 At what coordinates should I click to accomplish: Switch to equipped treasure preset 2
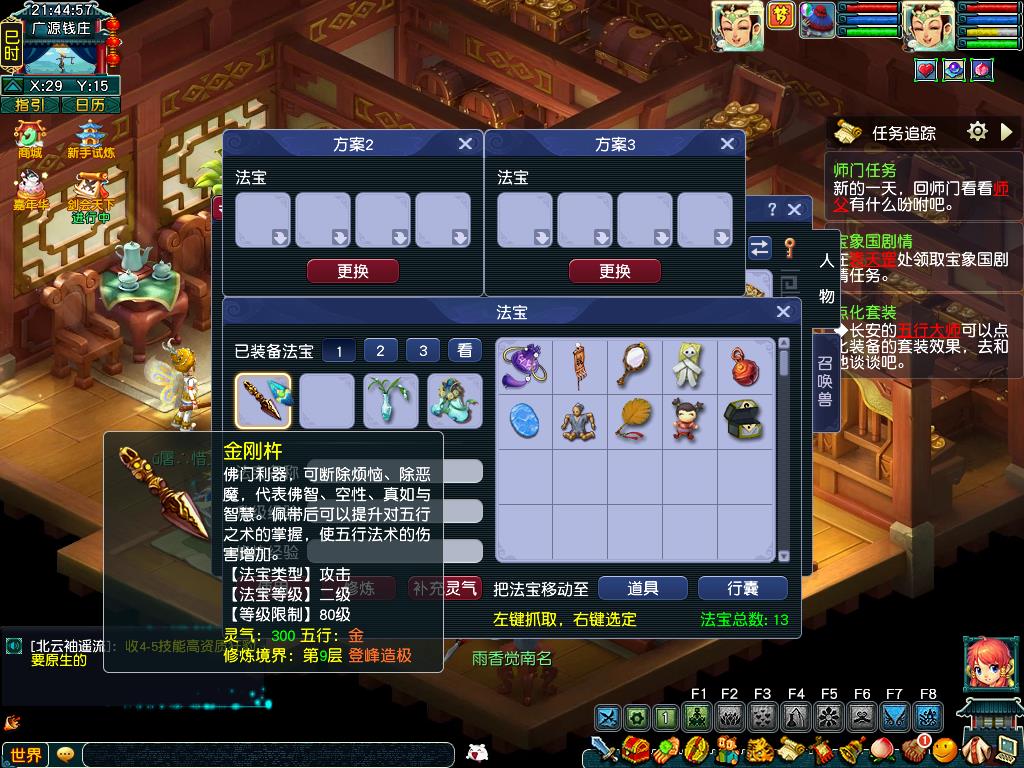[x=381, y=350]
